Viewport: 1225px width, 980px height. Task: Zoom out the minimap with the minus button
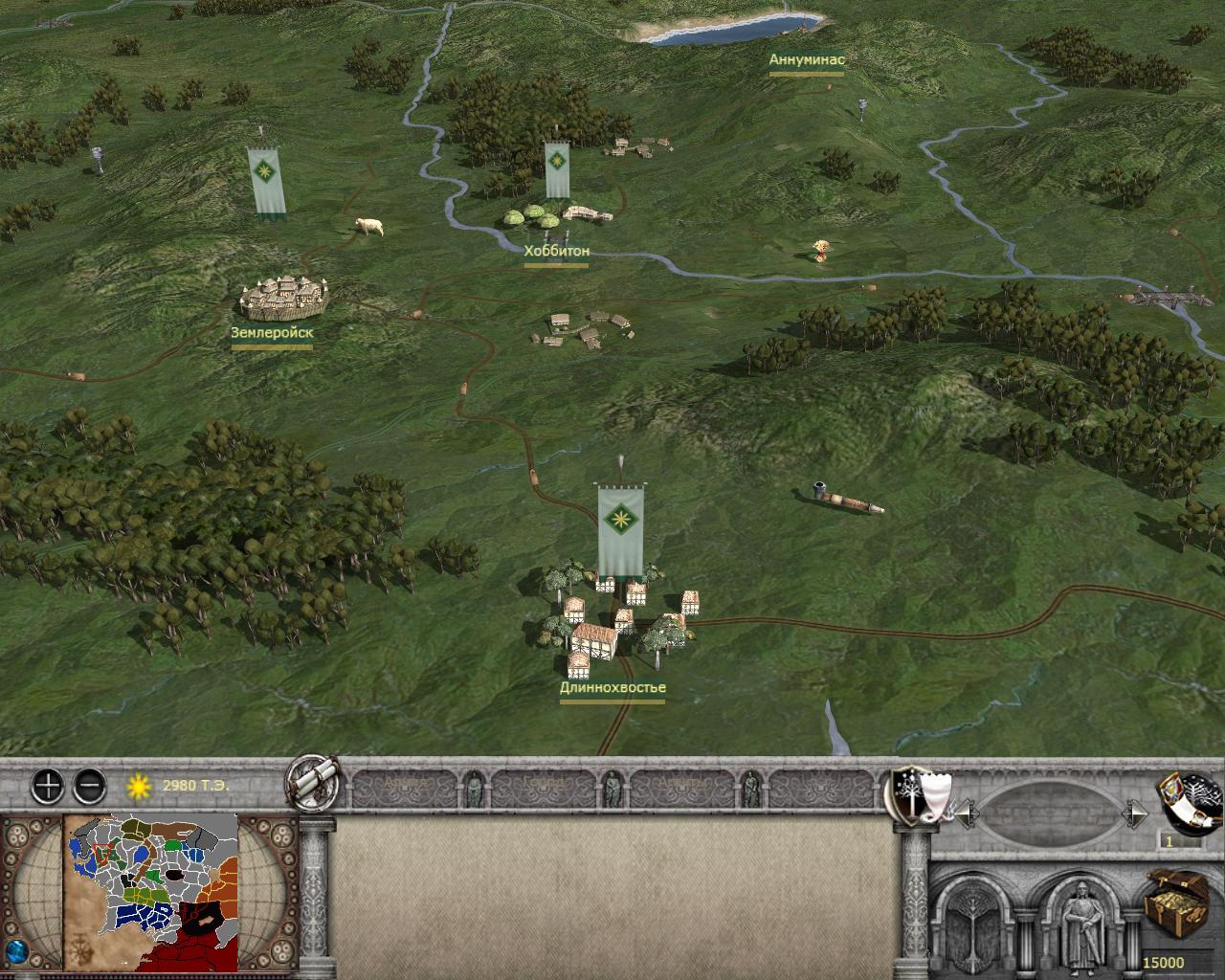coord(89,787)
